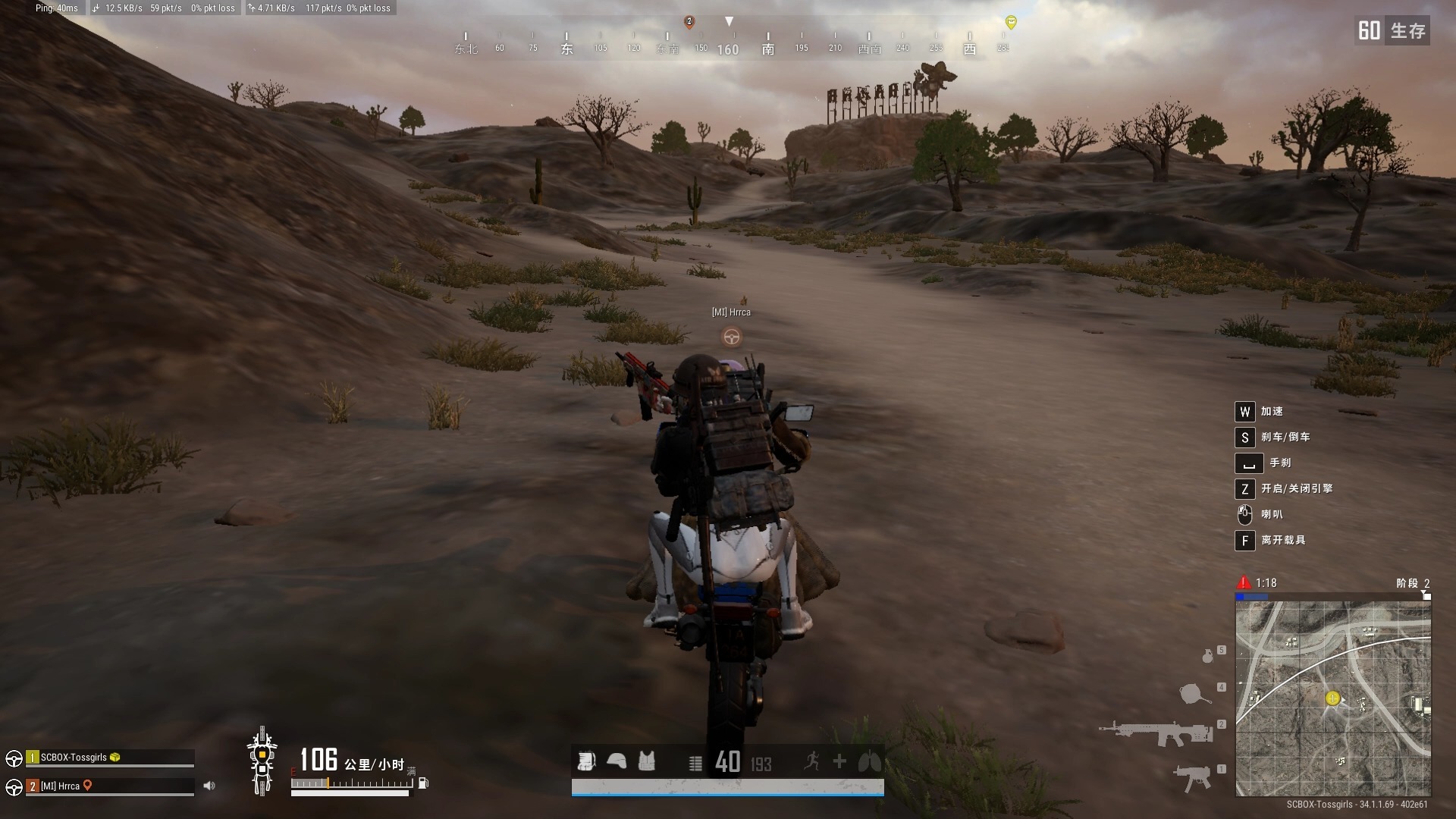The image size is (1456, 819).
Task: Select the frag grenade slot
Action: [x=1208, y=655]
